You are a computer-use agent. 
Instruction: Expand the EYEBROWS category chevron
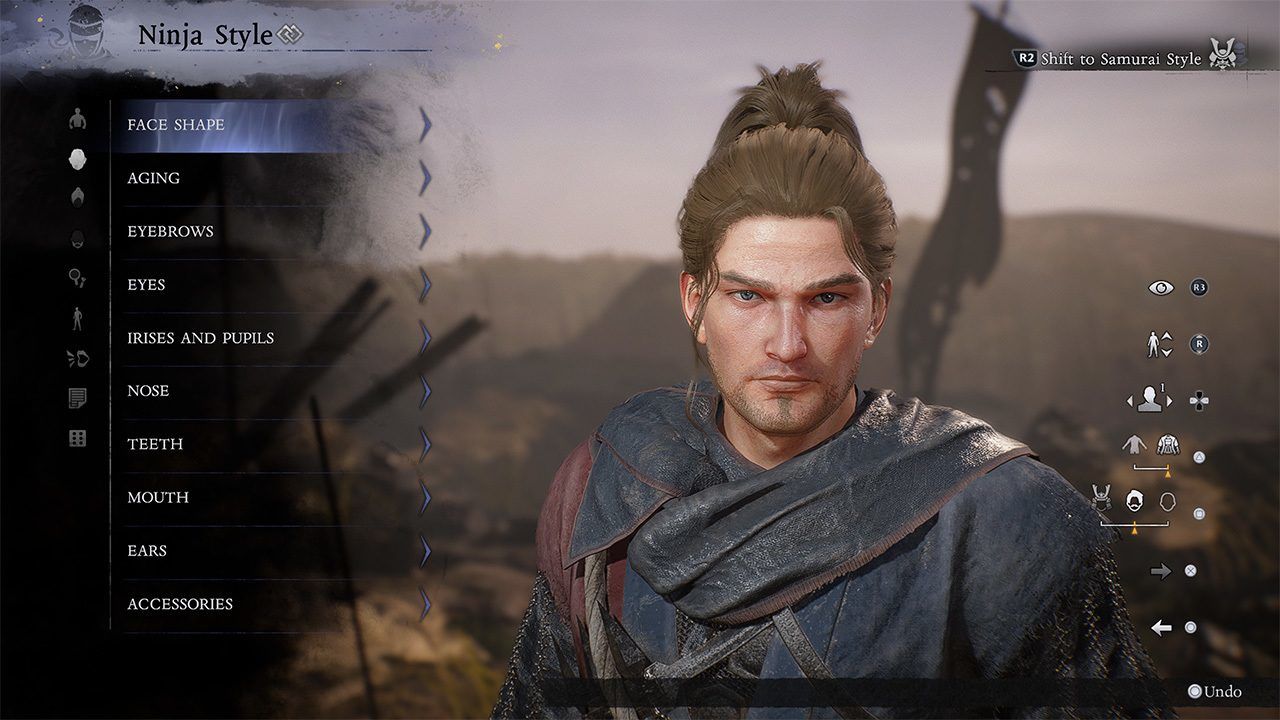tap(427, 231)
